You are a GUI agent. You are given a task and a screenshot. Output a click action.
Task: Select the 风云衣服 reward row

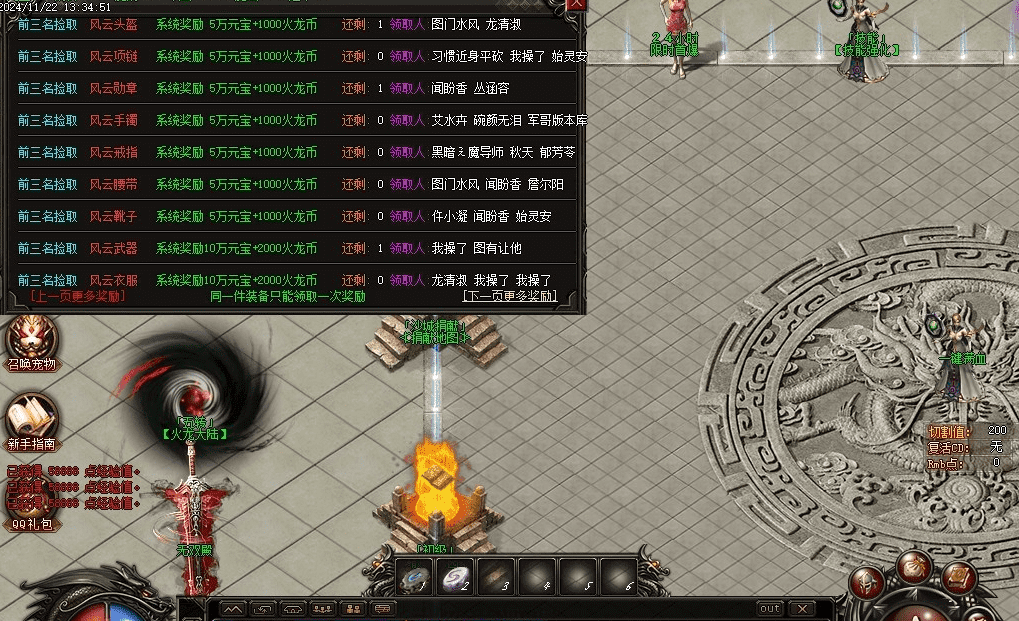pos(298,280)
